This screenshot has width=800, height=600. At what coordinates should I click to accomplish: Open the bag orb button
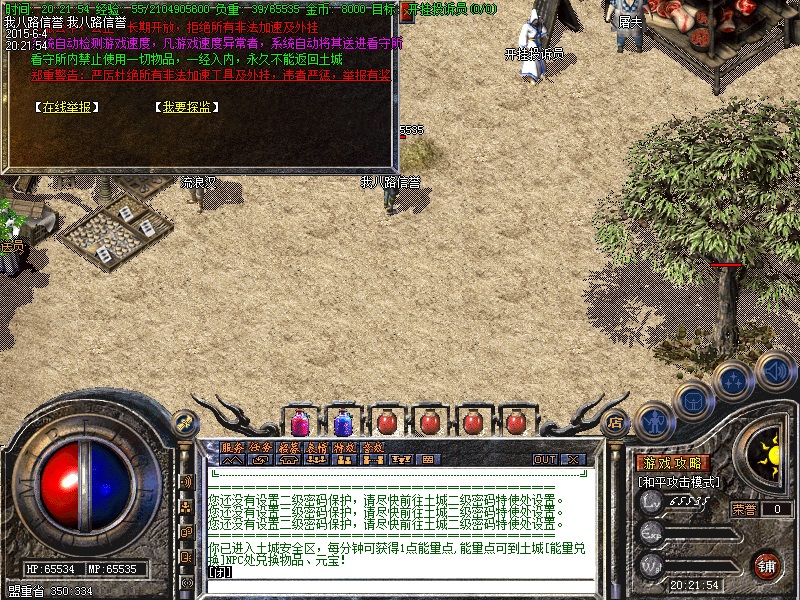click(693, 400)
